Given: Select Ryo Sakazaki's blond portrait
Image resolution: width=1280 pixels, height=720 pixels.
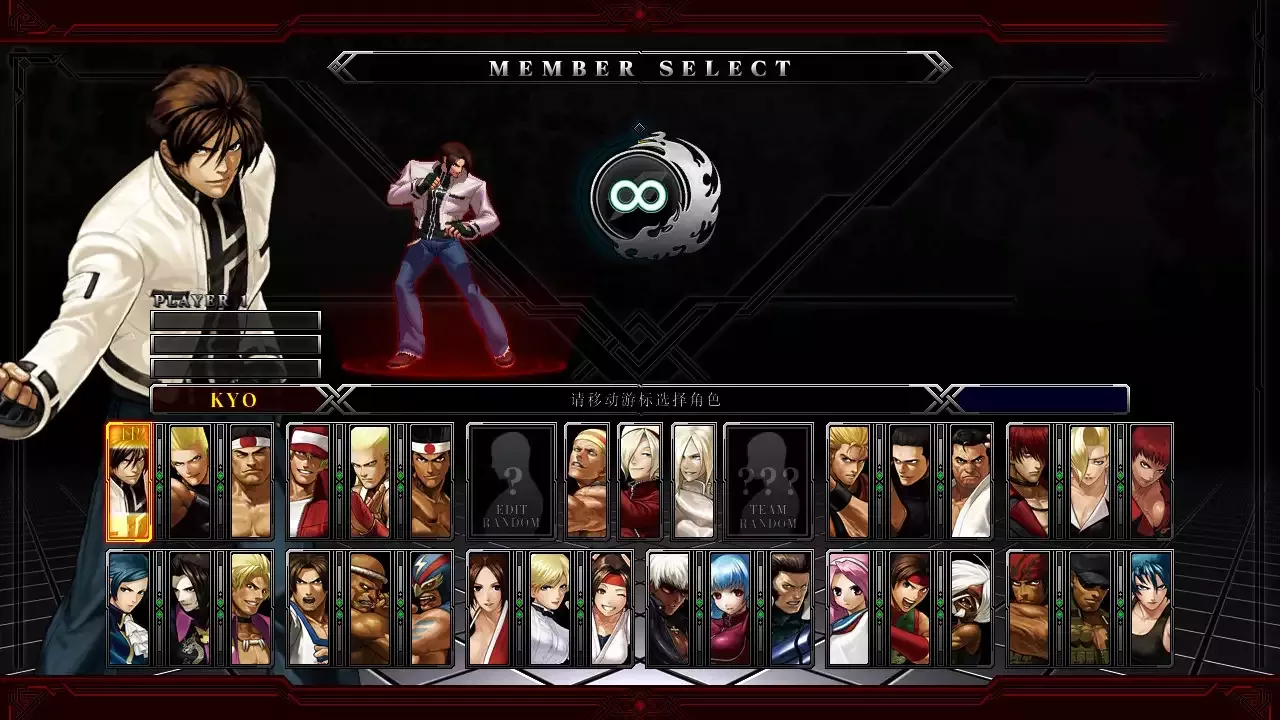Looking at the screenshot, I should coord(849,481).
